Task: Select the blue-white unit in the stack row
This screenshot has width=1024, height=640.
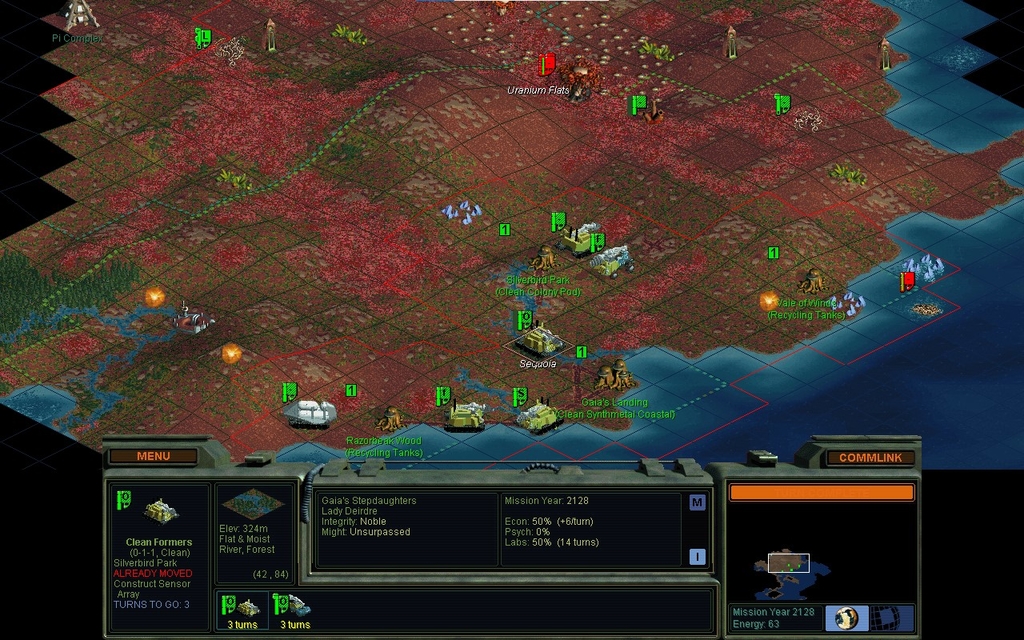Action: [296, 609]
